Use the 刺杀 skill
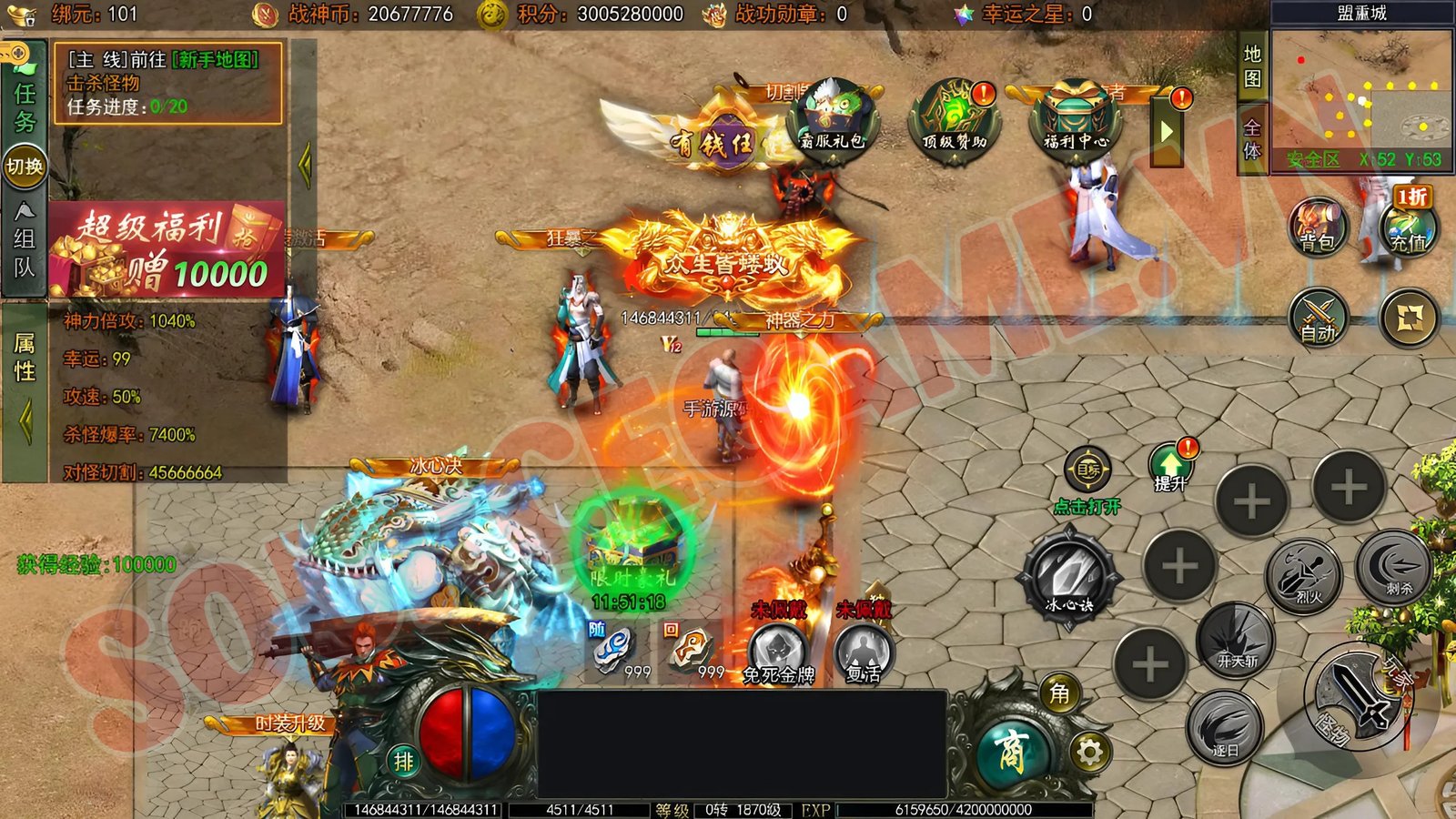1456x819 pixels. pyautogui.click(x=1393, y=567)
